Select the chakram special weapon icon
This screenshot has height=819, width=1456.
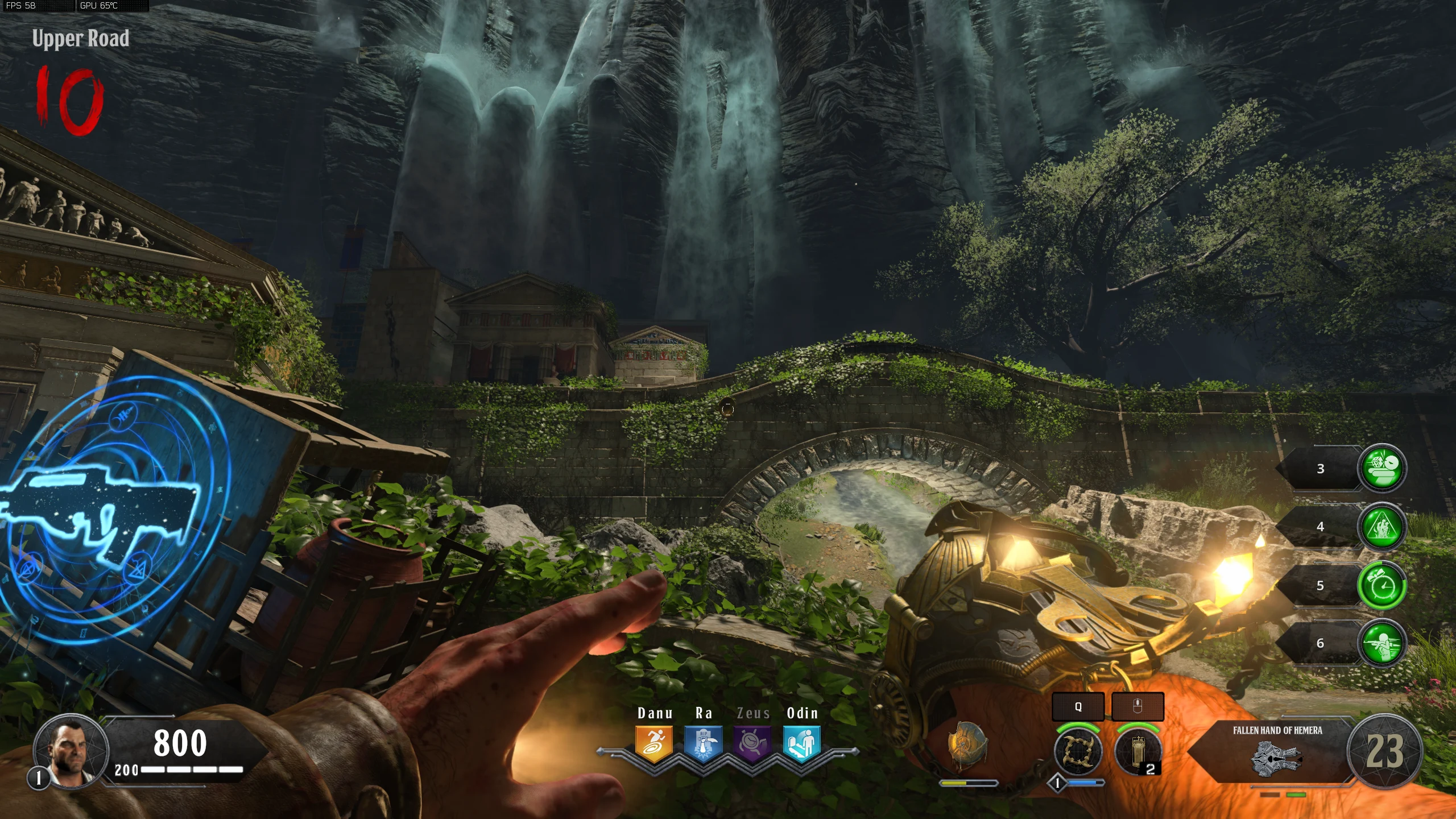click(1078, 751)
